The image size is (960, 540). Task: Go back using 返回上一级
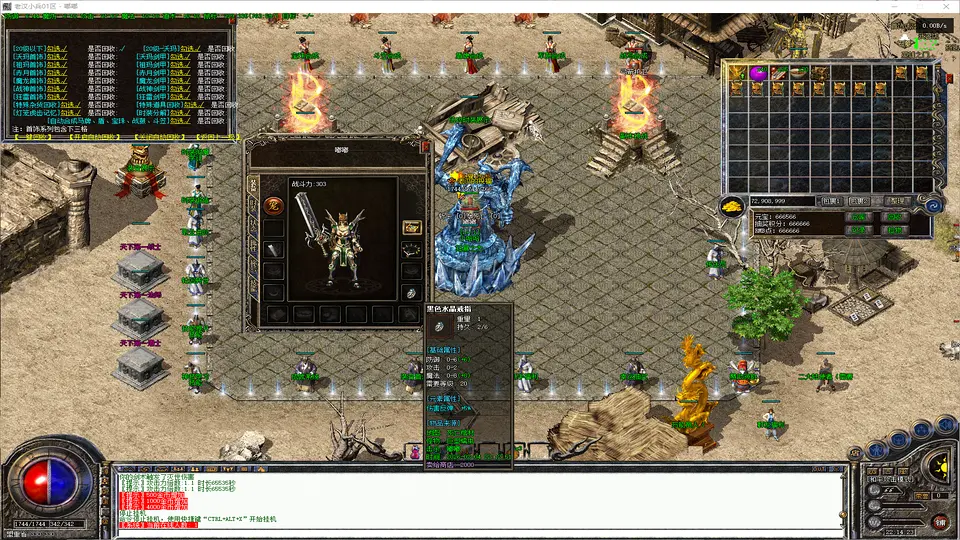tap(217, 136)
